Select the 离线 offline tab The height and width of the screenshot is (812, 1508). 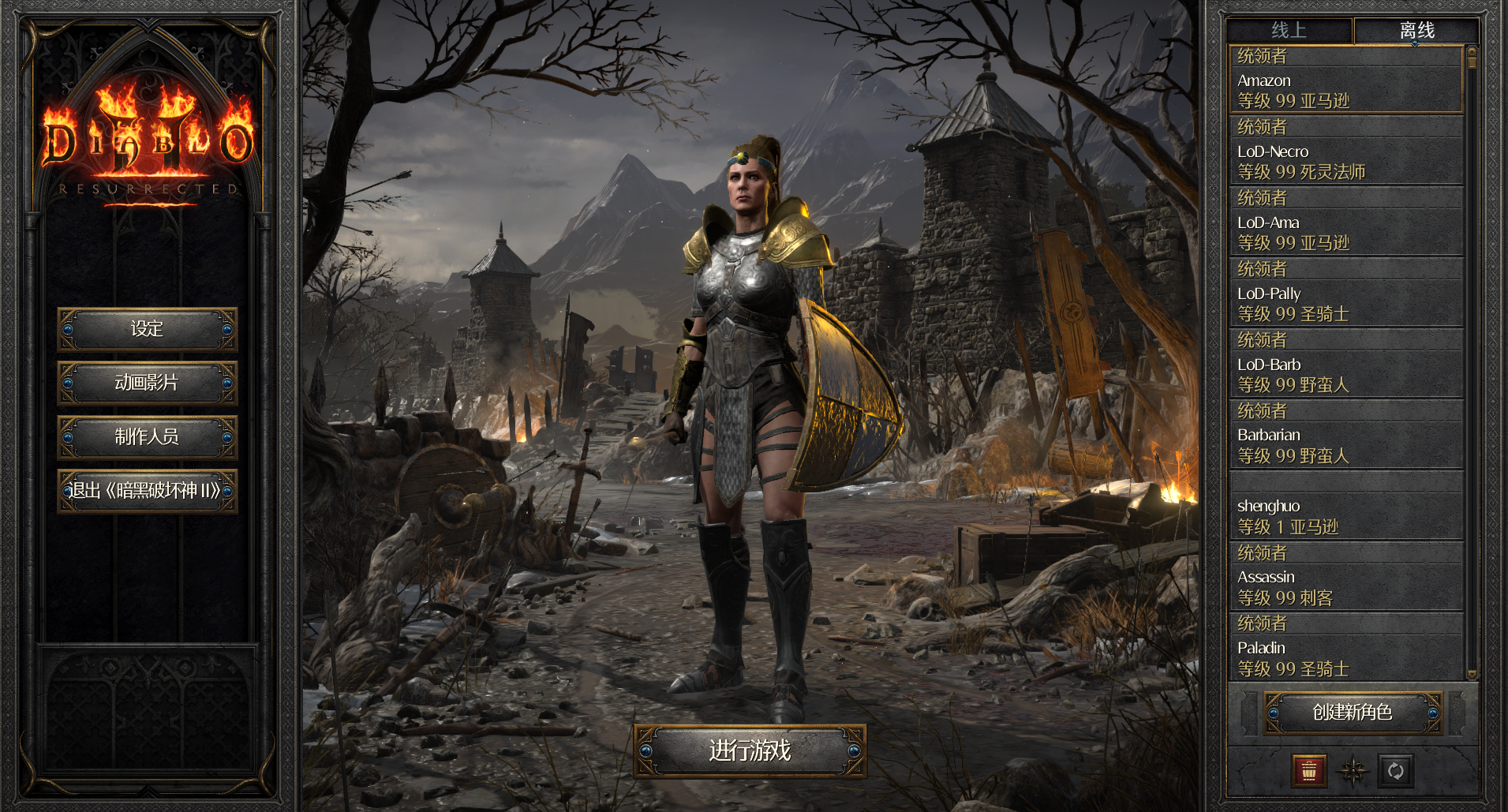[1416, 31]
